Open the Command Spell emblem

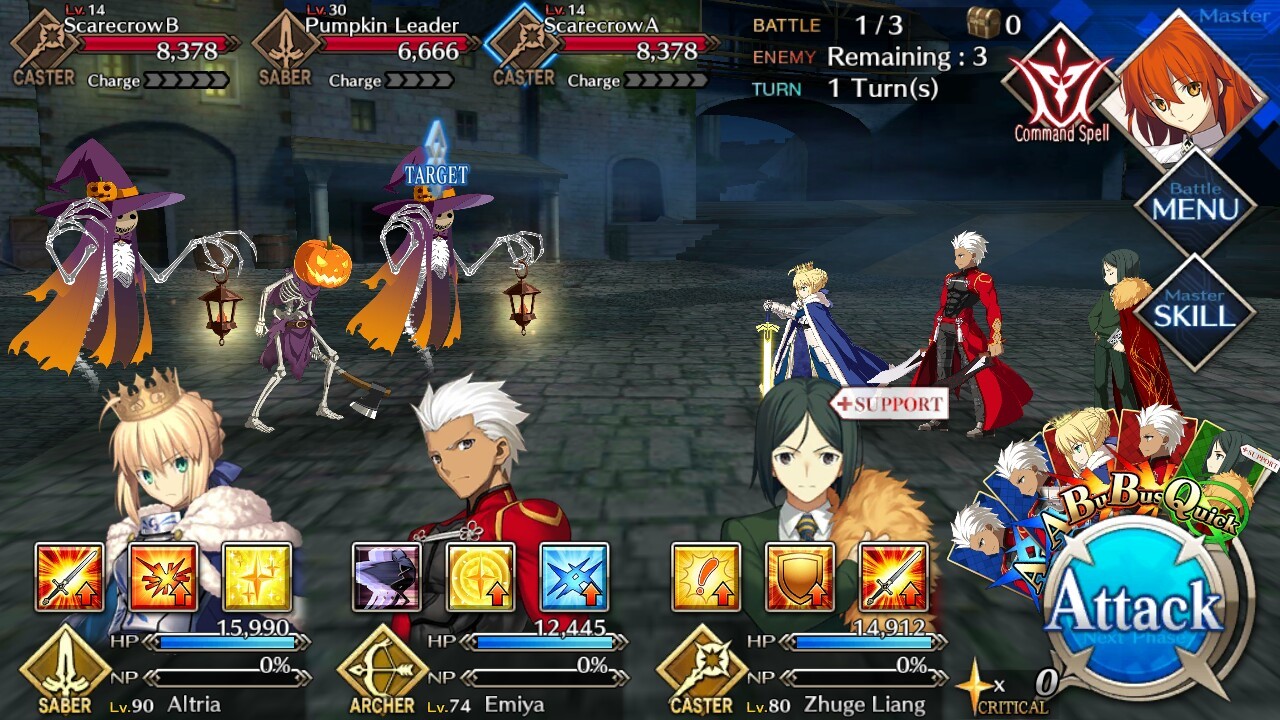click(1059, 85)
